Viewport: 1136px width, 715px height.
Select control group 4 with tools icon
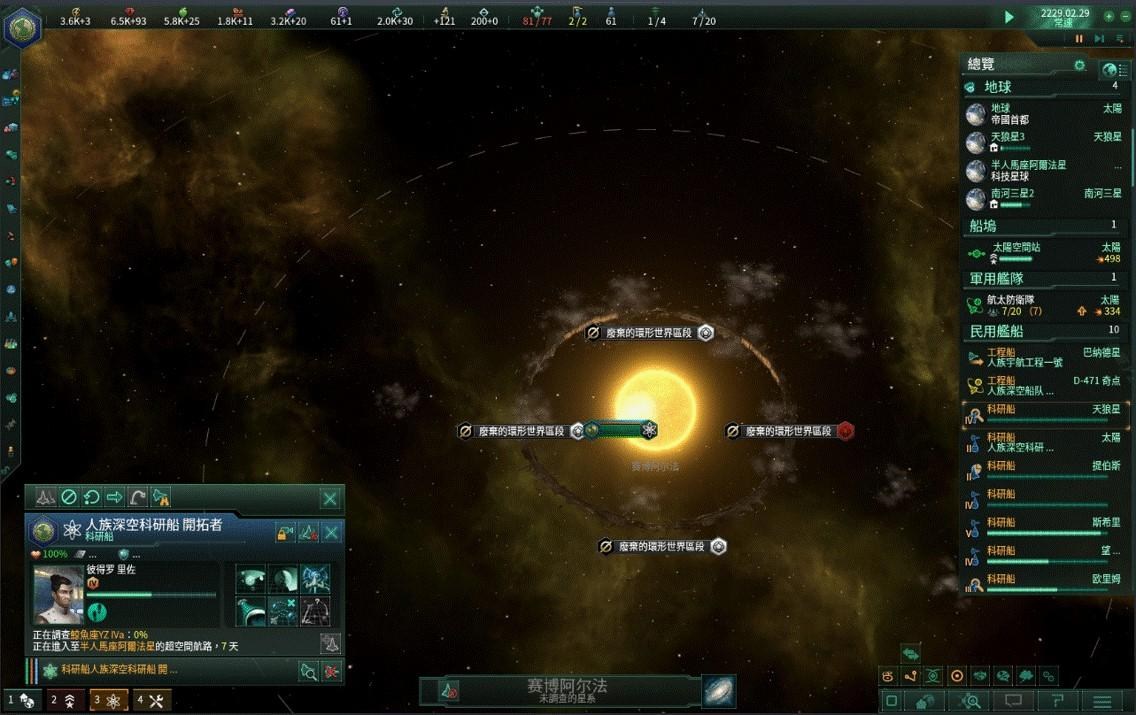153,700
